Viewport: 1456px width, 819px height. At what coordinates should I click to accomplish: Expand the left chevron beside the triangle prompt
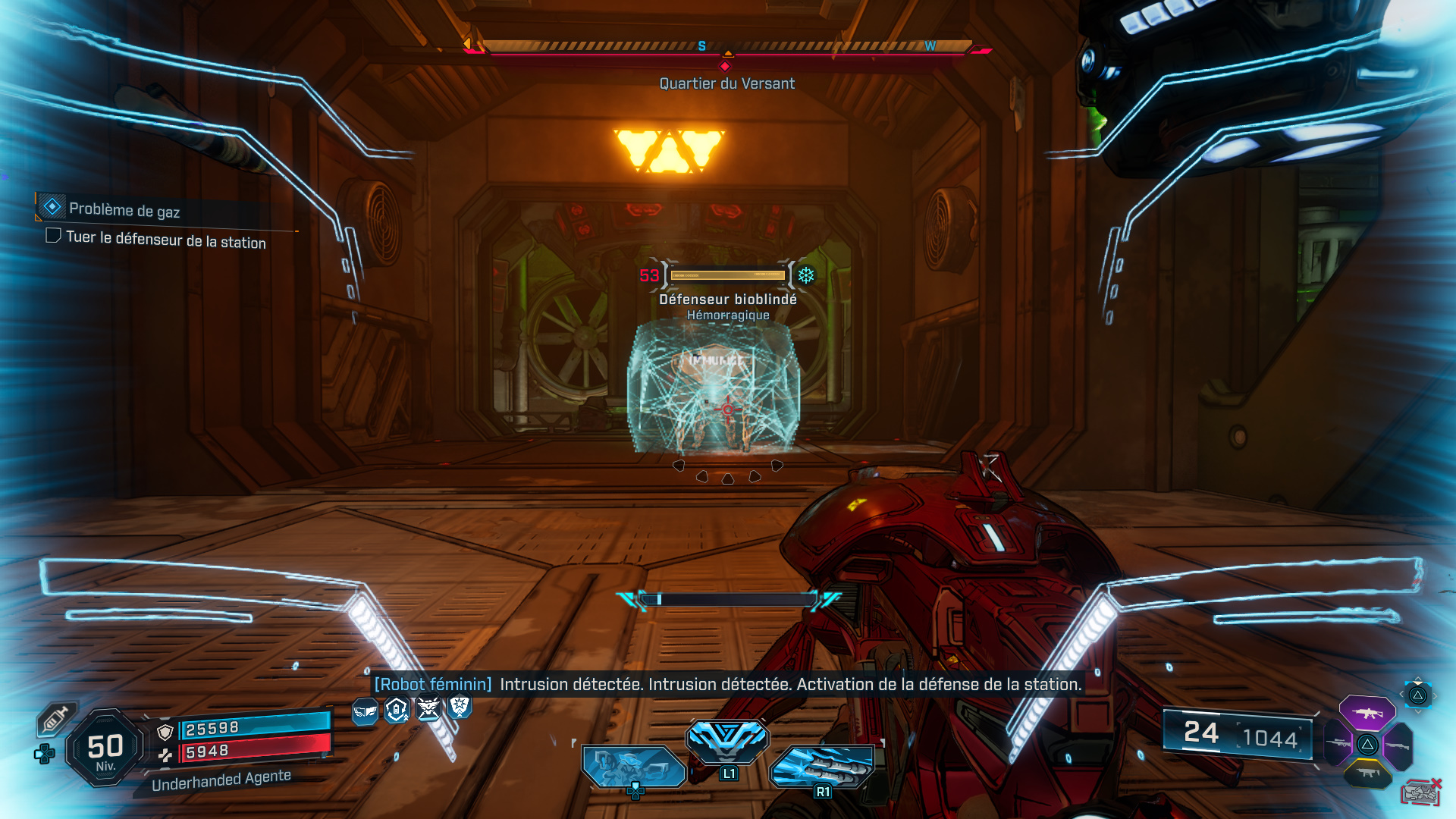(1402, 693)
